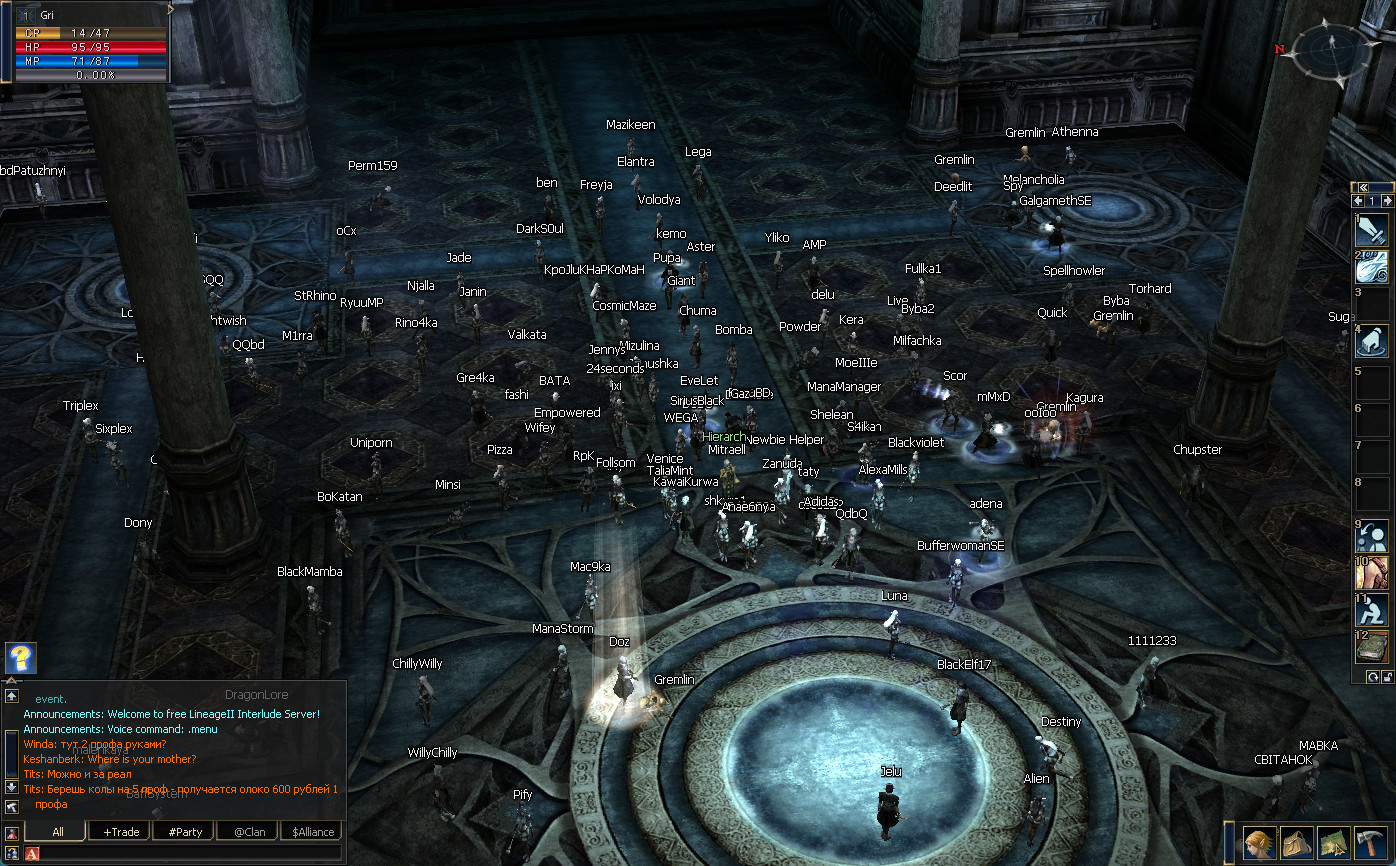Open the yellow question mark help icon
Image resolution: width=1396 pixels, height=866 pixels.
click(x=21, y=658)
